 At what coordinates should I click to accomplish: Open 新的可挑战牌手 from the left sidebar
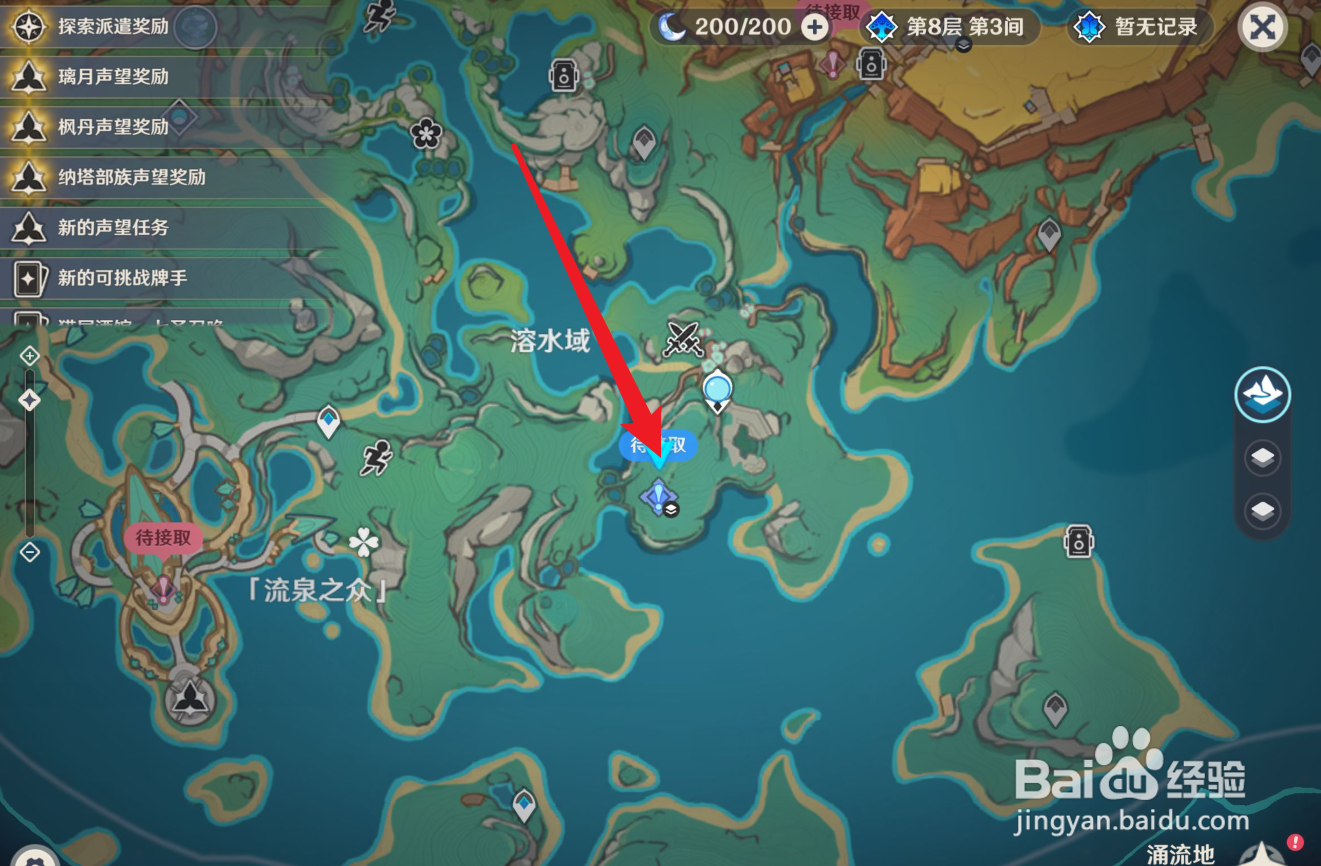click(x=120, y=278)
